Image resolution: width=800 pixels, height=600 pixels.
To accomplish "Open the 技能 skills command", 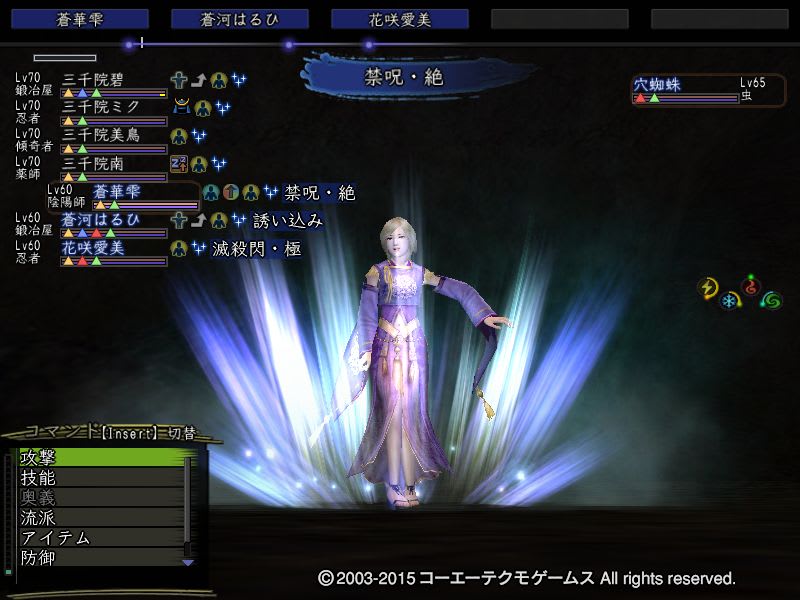I will pyautogui.click(x=100, y=478).
